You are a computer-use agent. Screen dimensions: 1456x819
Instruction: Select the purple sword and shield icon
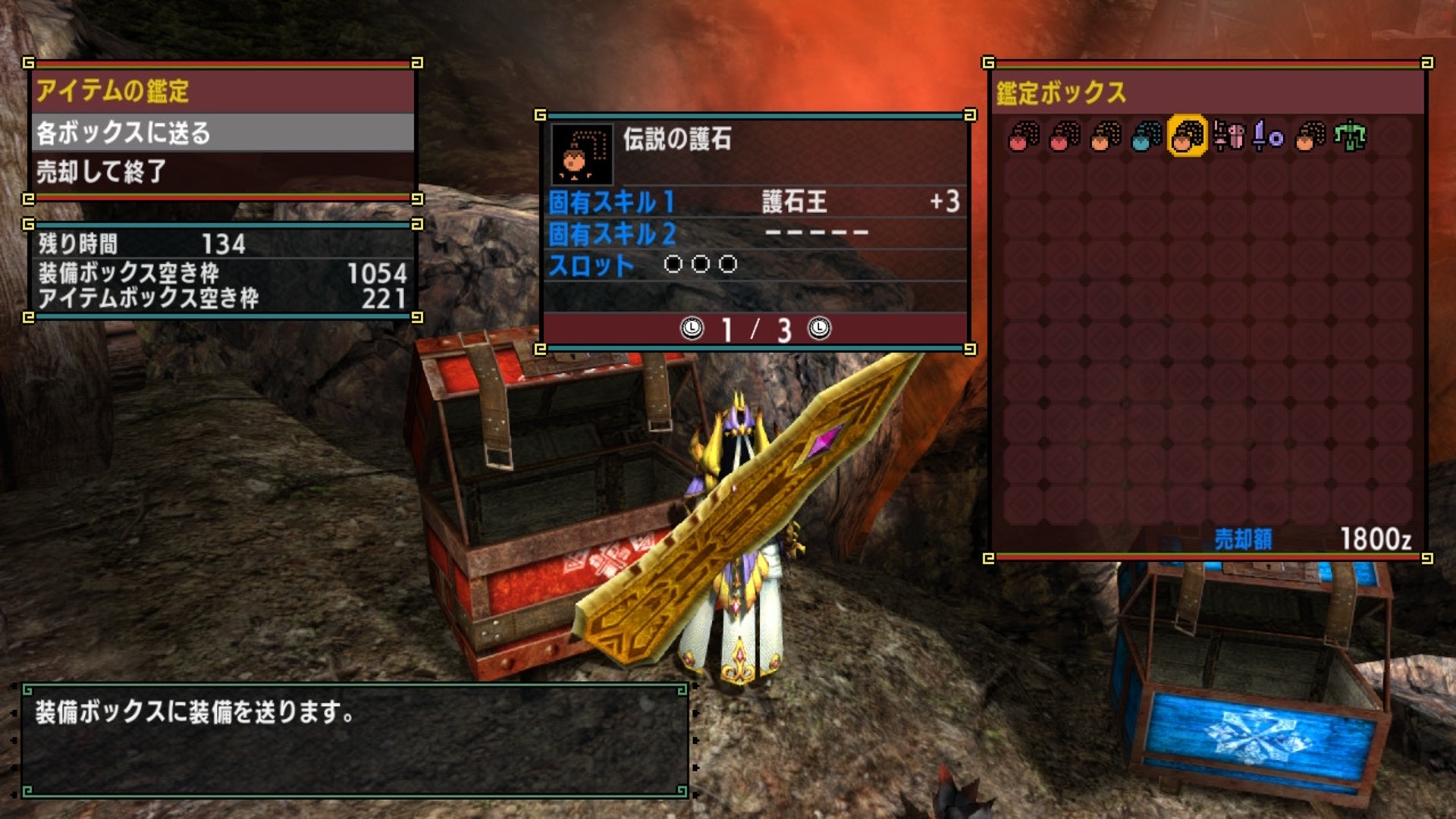1268,136
